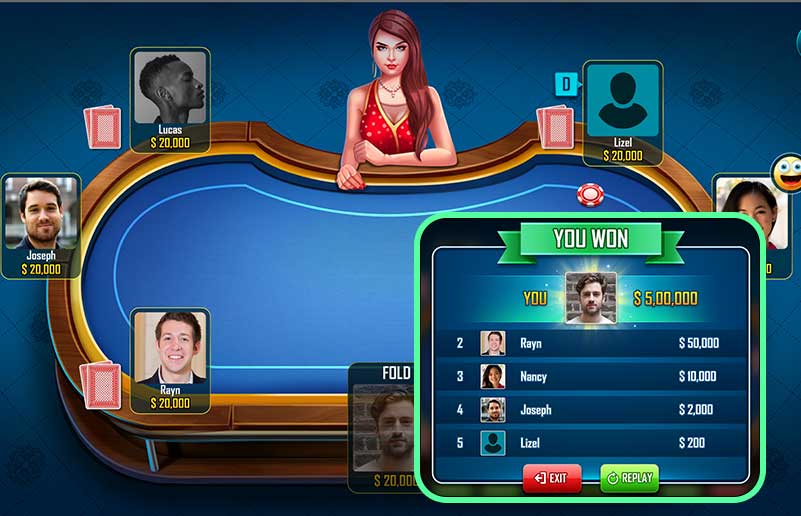Image resolution: width=801 pixels, height=516 pixels.
Task: Start a rematch with the Replay button
Action: pos(629,478)
